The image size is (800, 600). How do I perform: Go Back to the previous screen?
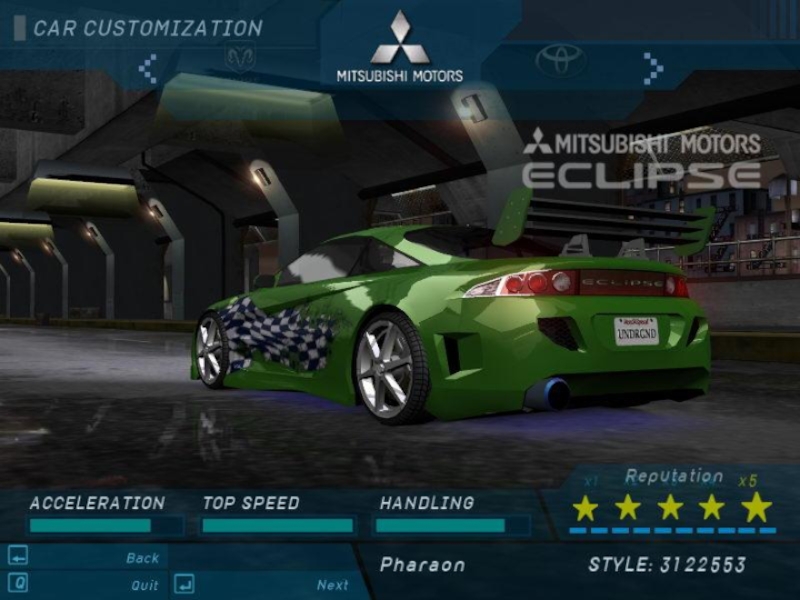pyautogui.click(x=142, y=558)
